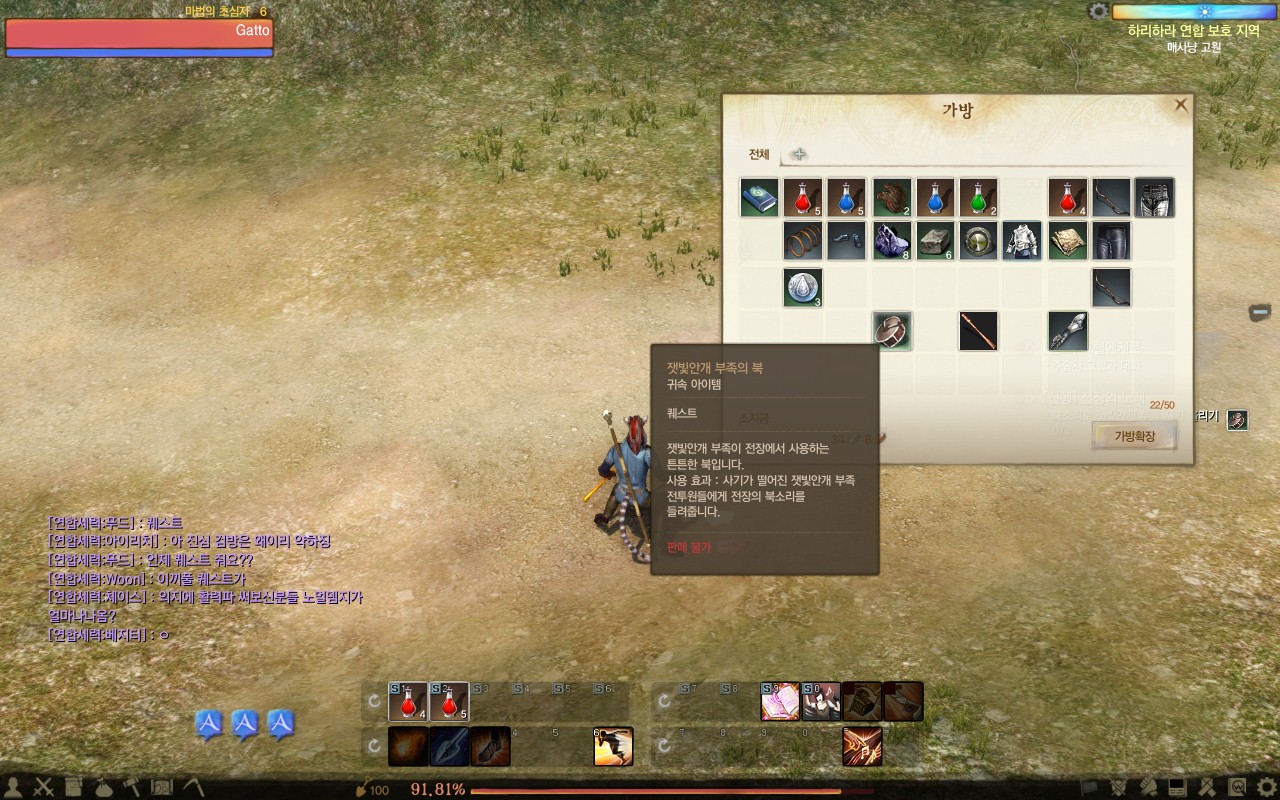Open the settings gear at top right
The width and height of the screenshot is (1280, 800).
[1099, 11]
